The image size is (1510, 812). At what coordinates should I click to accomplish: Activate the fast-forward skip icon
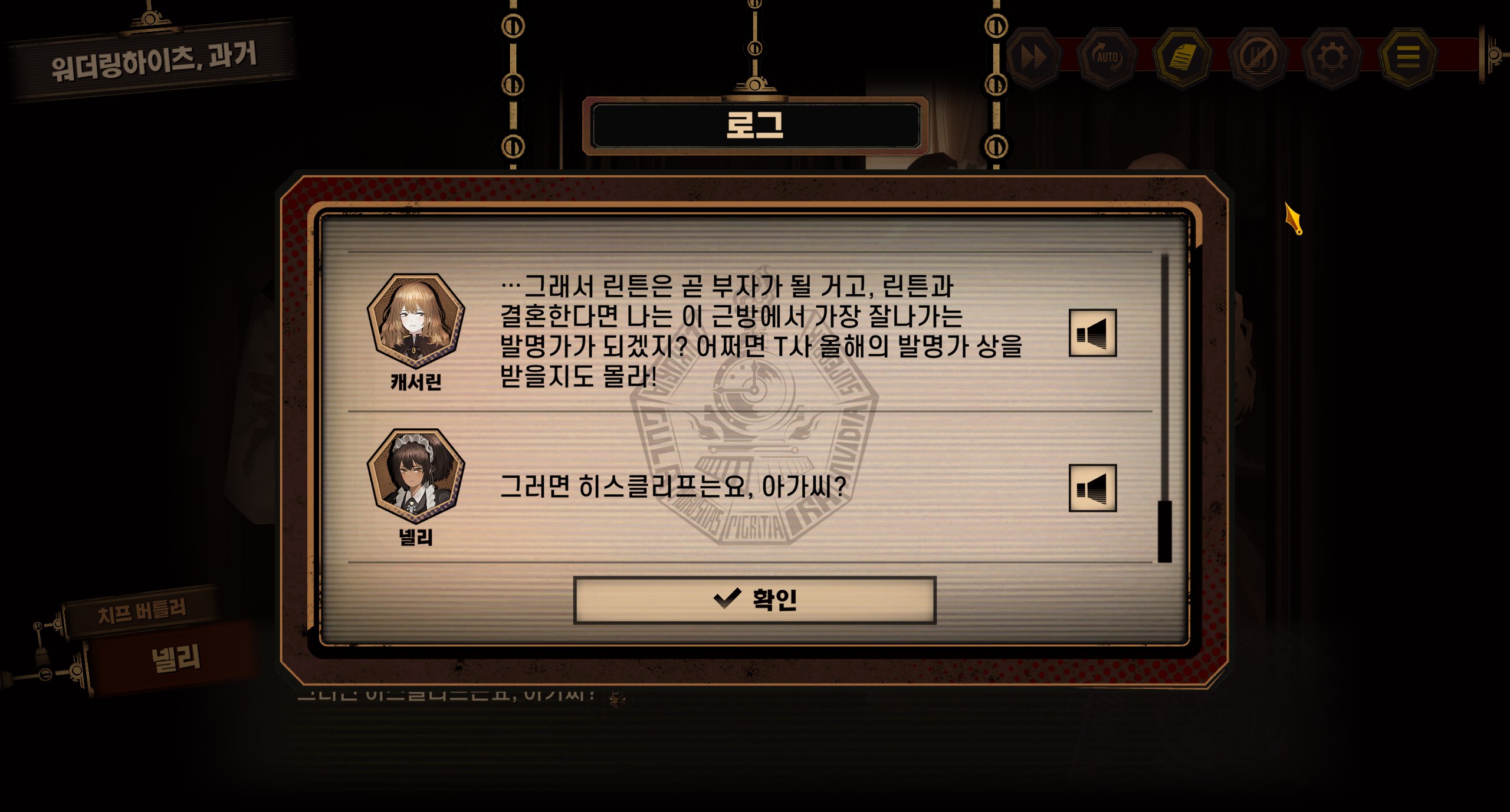click(x=1033, y=57)
